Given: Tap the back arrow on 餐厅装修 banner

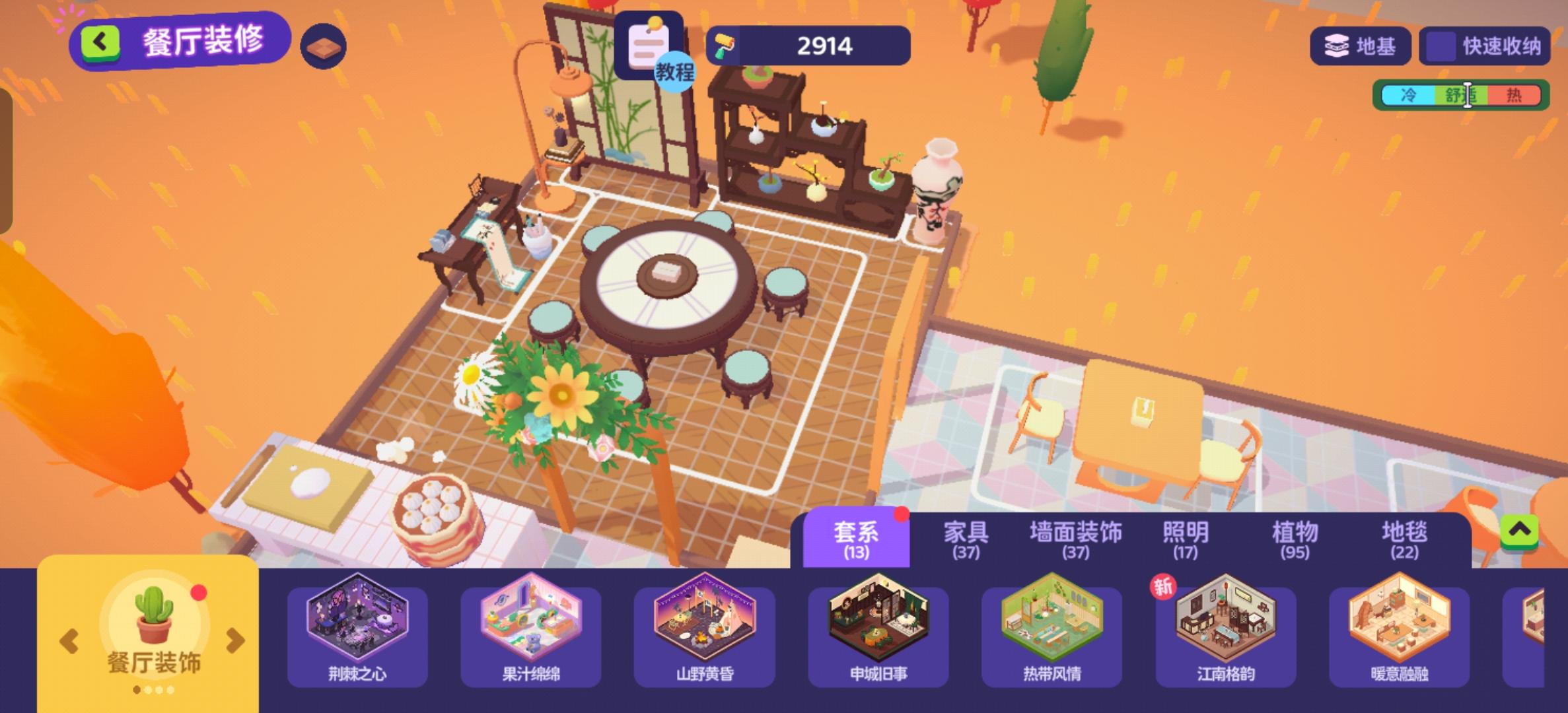Looking at the screenshot, I should [x=100, y=41].
